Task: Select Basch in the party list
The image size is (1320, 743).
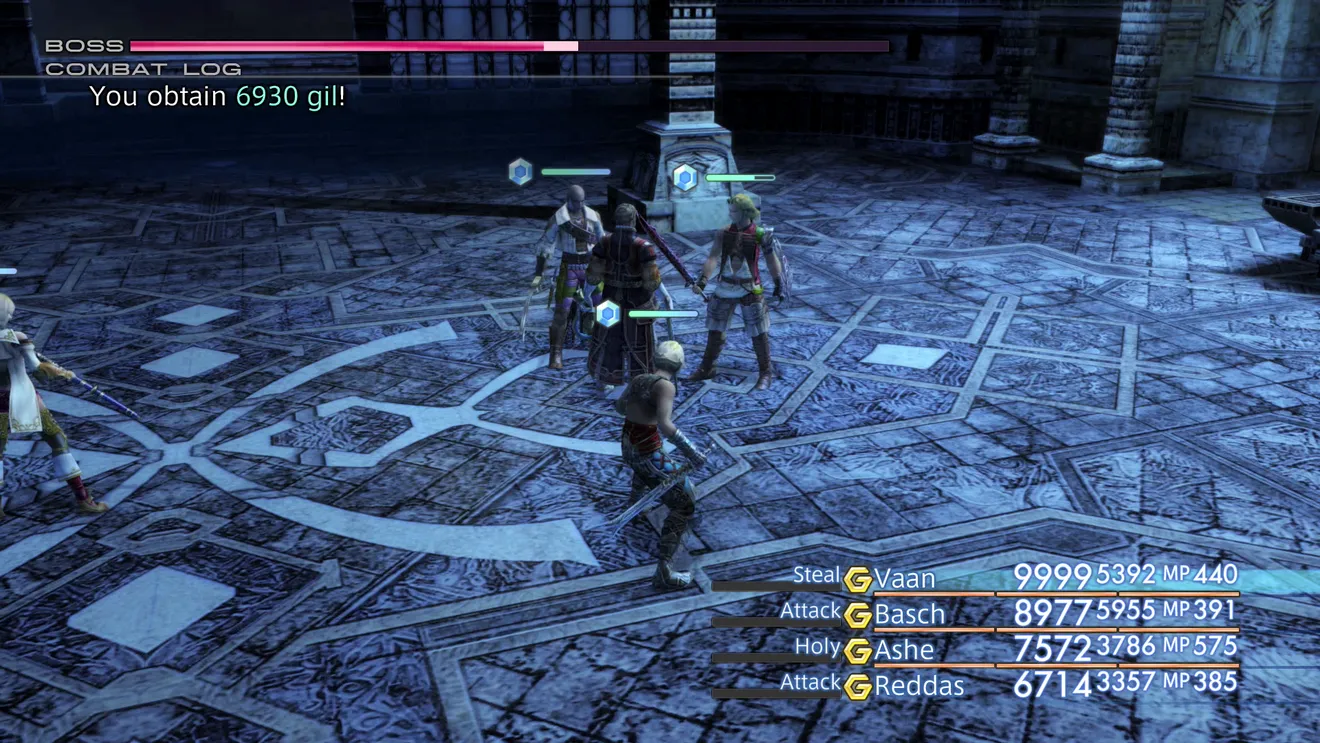Action: [909, 614]
